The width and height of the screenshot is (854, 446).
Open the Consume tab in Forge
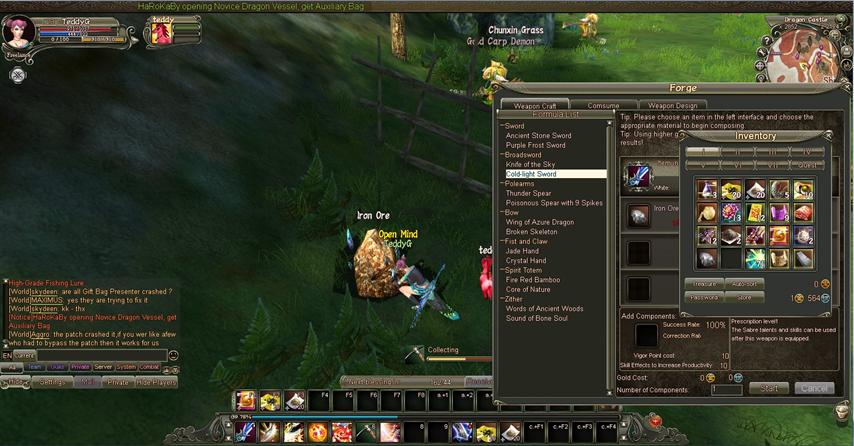tap(603, 105)
